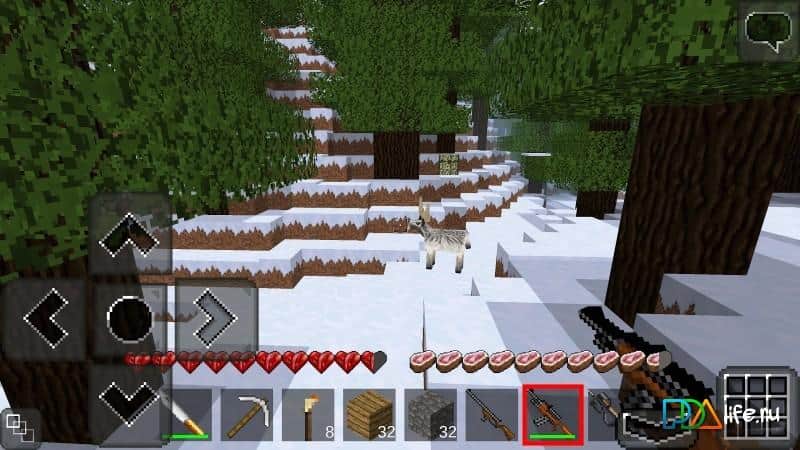
Task: Select the red-highlighted assault rifle slot
Action: point(553,414)
